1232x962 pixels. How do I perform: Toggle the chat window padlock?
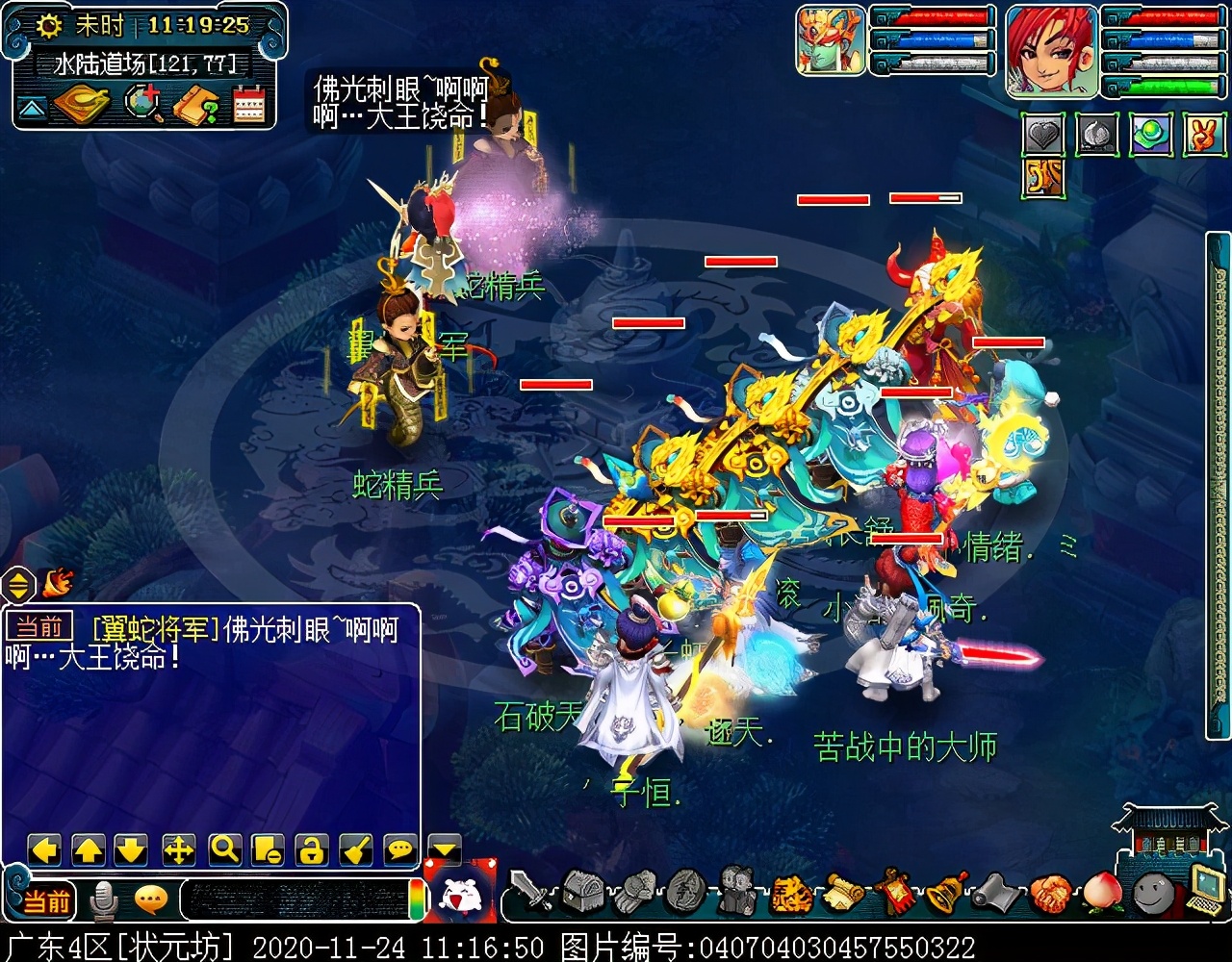pyautogui.click(x=311, y=849)
